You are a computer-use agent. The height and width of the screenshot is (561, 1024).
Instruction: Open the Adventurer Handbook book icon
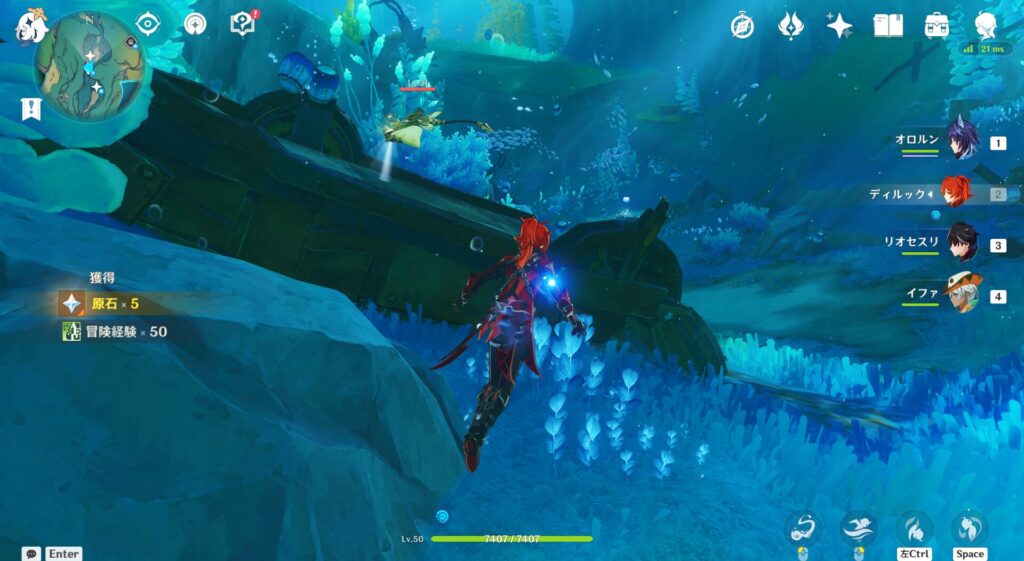coord(888,26)
